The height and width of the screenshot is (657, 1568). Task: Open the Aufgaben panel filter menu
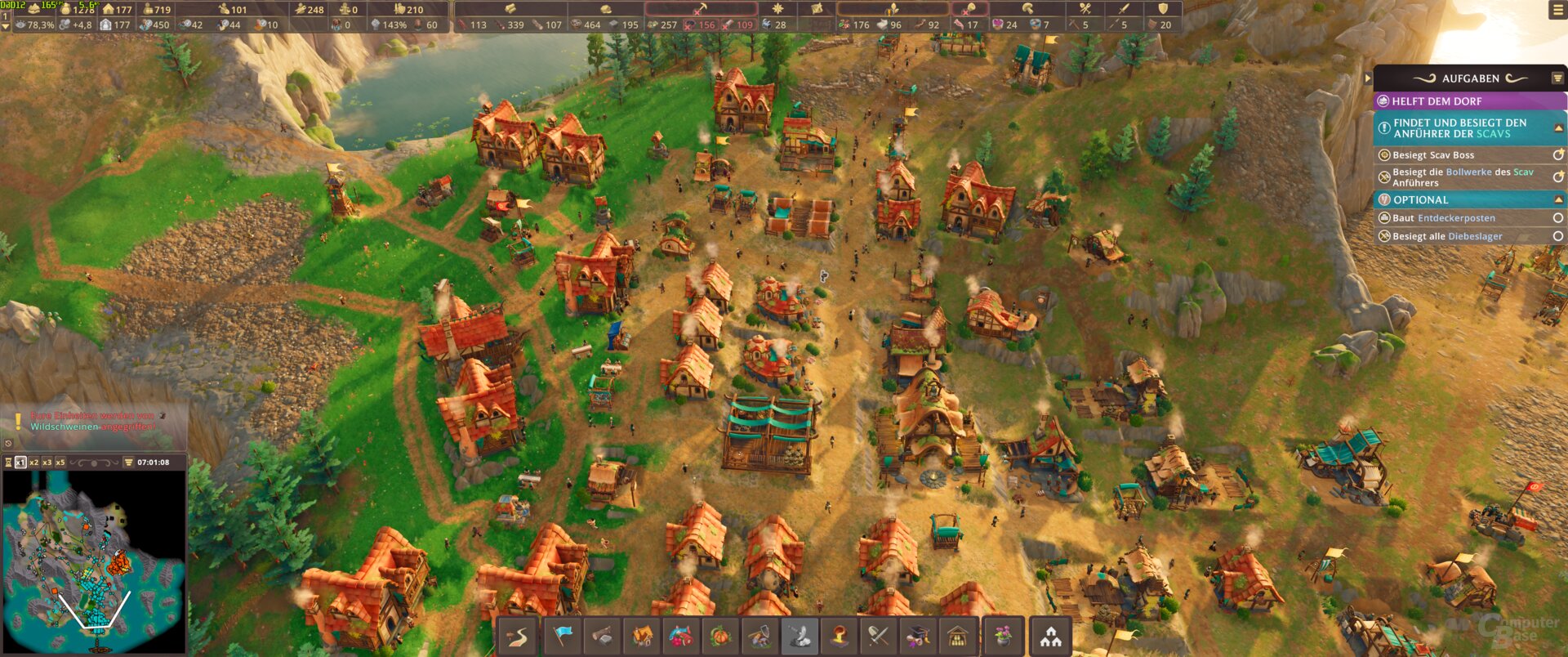point(1557,78)
